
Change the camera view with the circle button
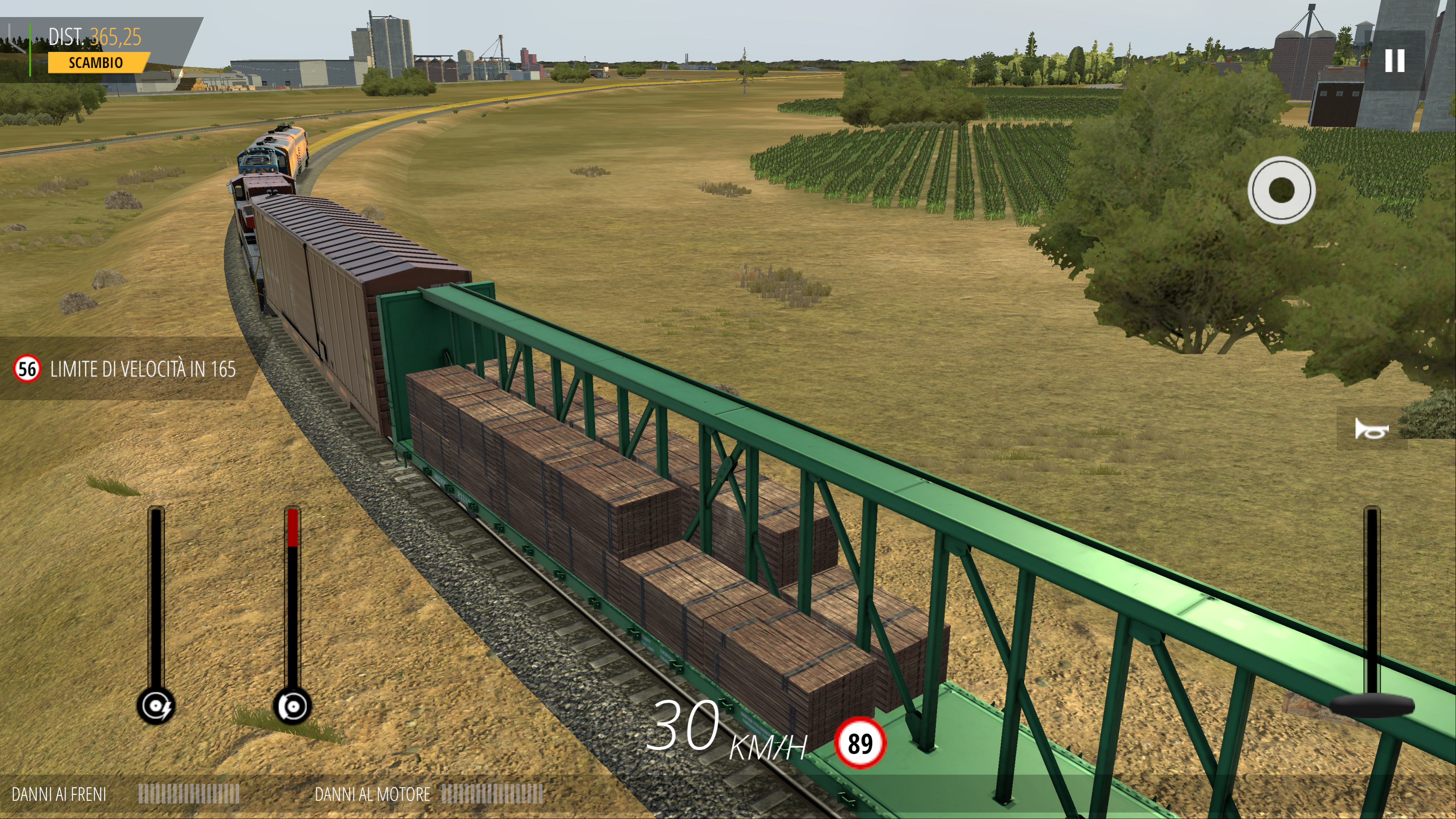[1281, 190]
